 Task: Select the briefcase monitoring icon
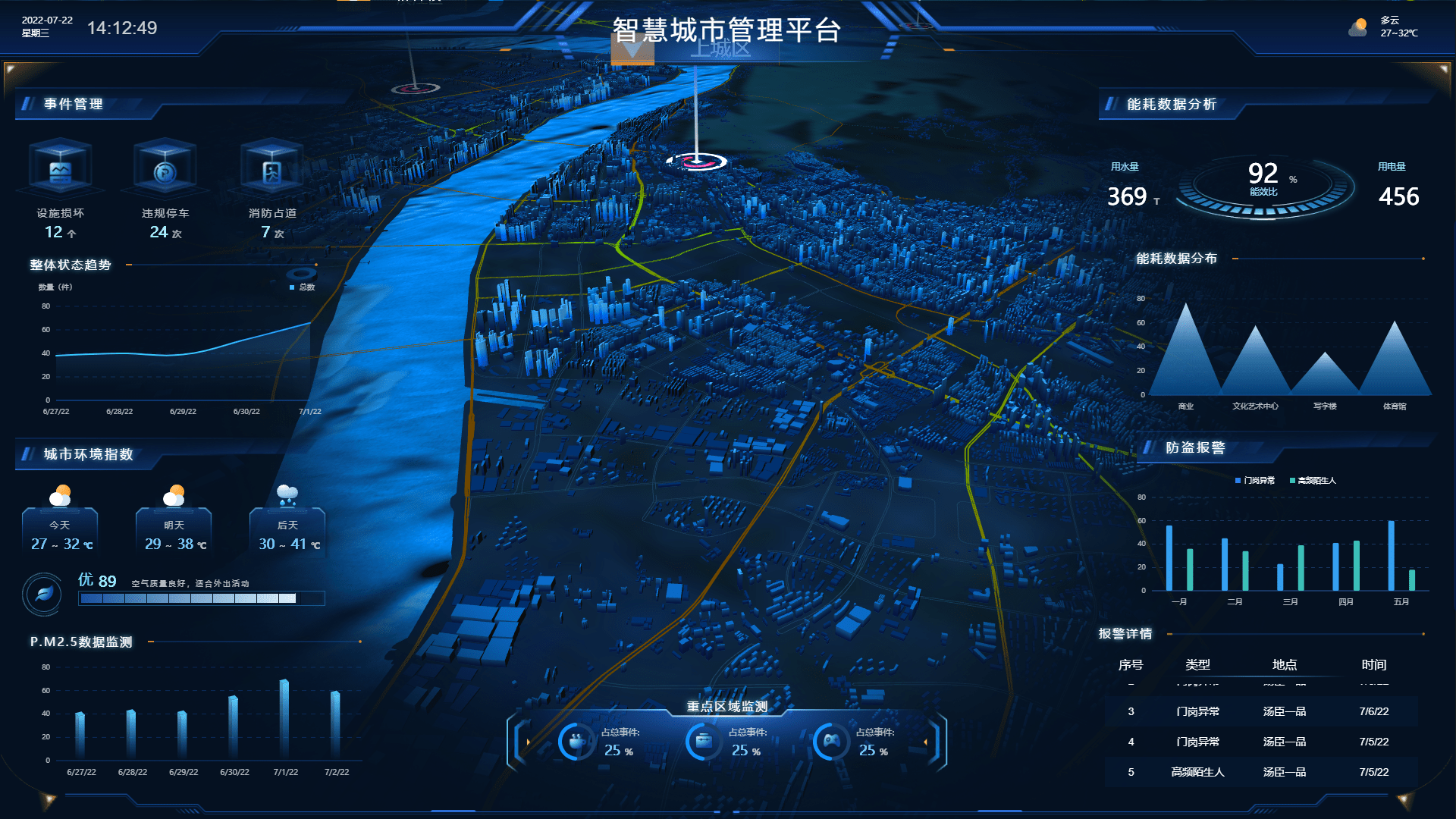[704, 741]
